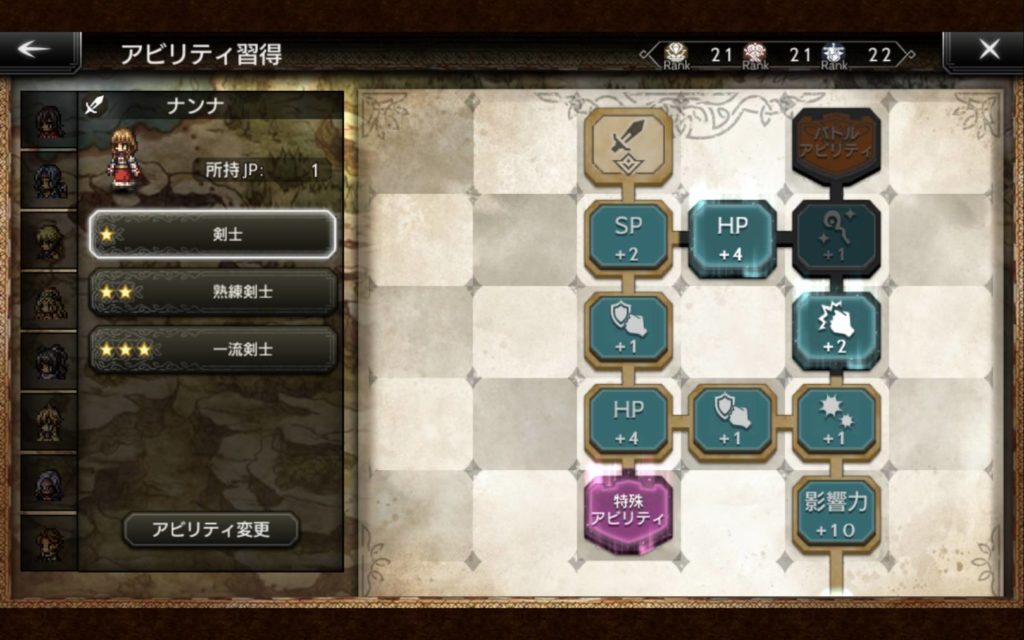Choose the glowing HP +4 node beside SP
The image size is (1024, 640).
click(732, 237)
